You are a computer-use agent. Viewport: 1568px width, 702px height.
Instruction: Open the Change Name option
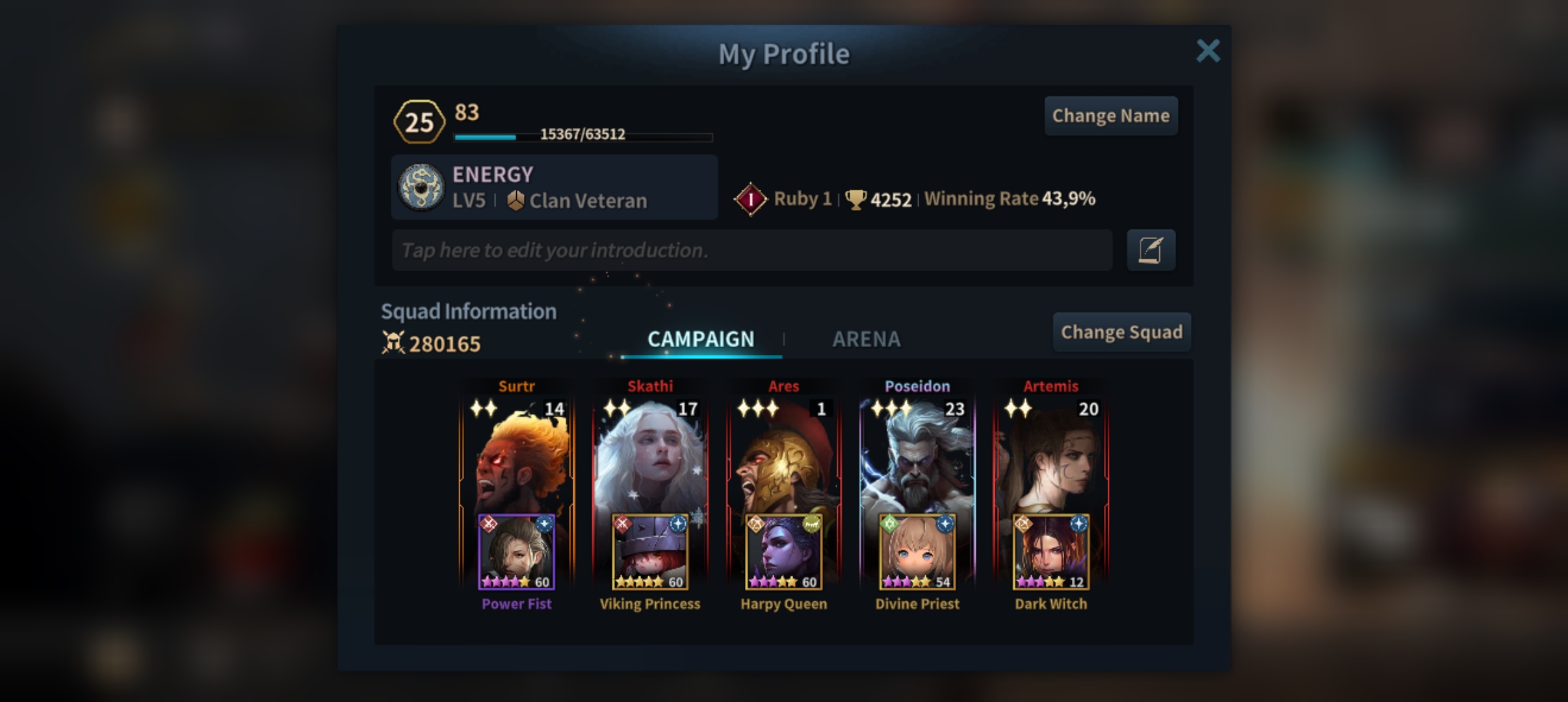[x=1110, y=116]
